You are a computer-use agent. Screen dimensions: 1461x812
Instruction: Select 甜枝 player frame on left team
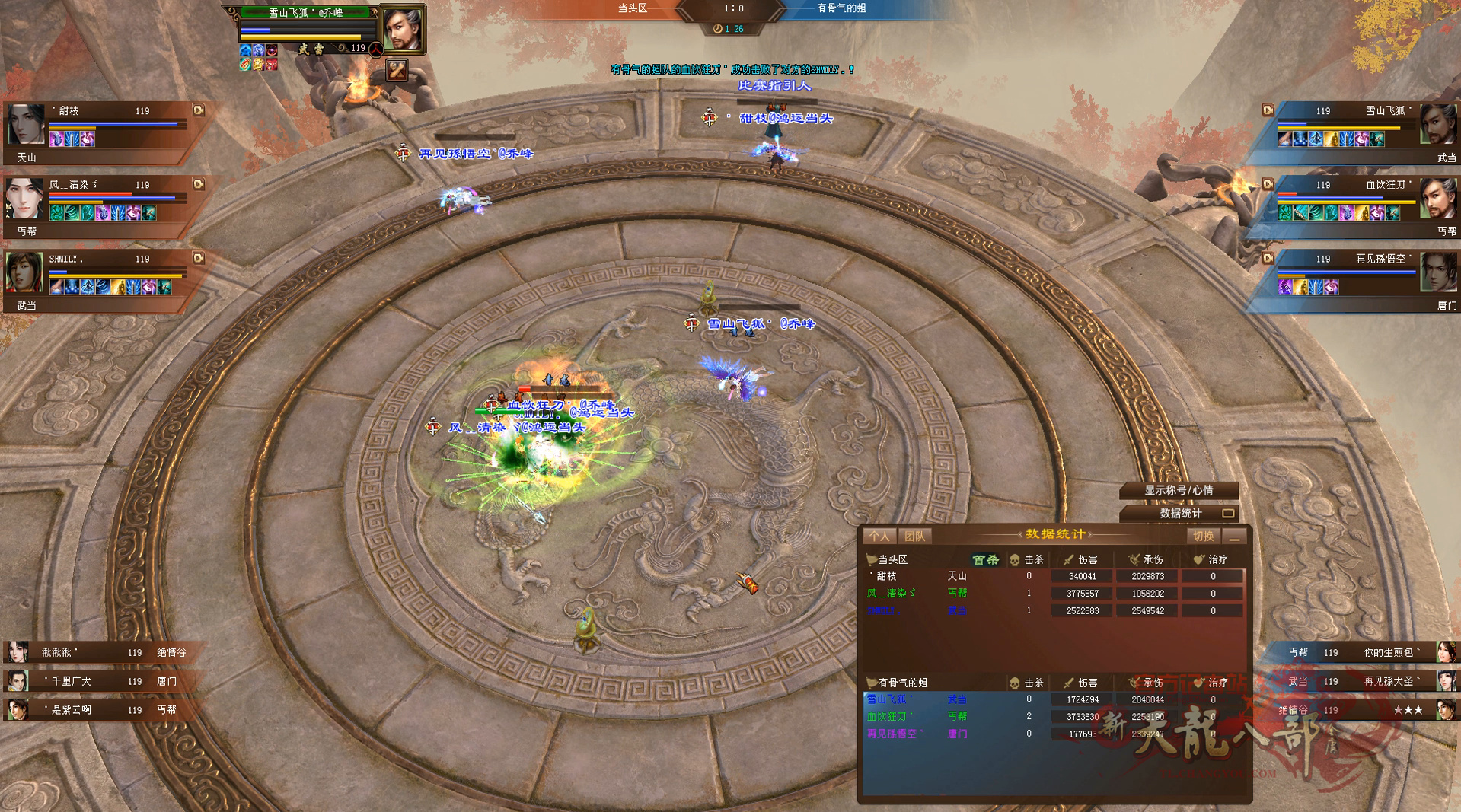99,128
